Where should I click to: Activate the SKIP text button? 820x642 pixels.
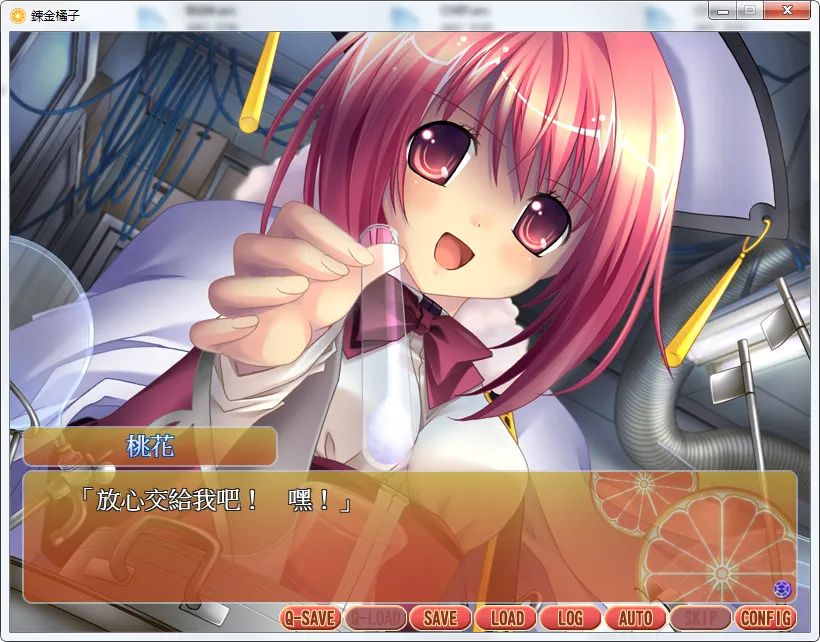click(x=700, y=618)
